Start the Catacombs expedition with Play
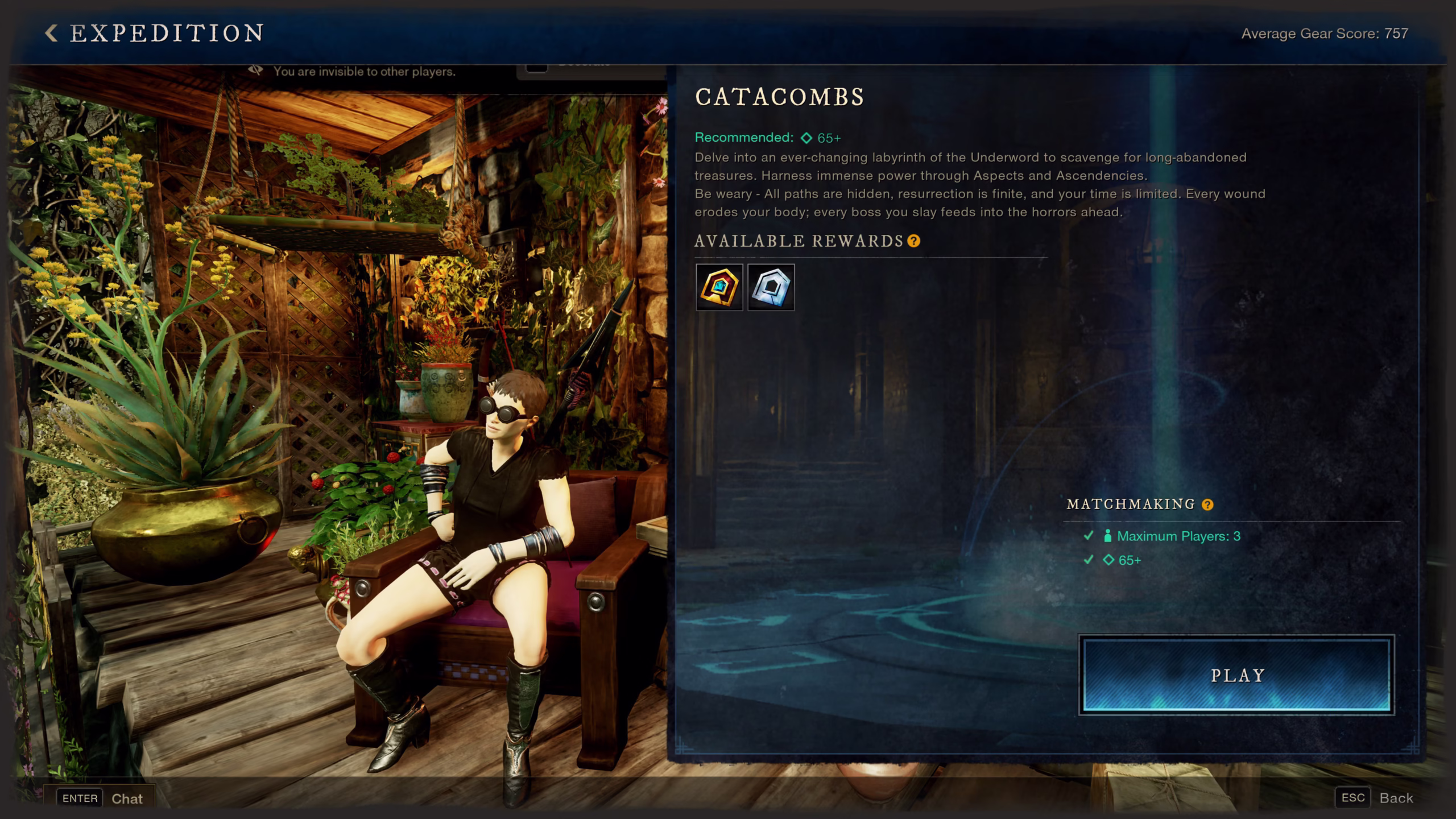The width and height of the screenshot is (1456, 819). 1236,675
